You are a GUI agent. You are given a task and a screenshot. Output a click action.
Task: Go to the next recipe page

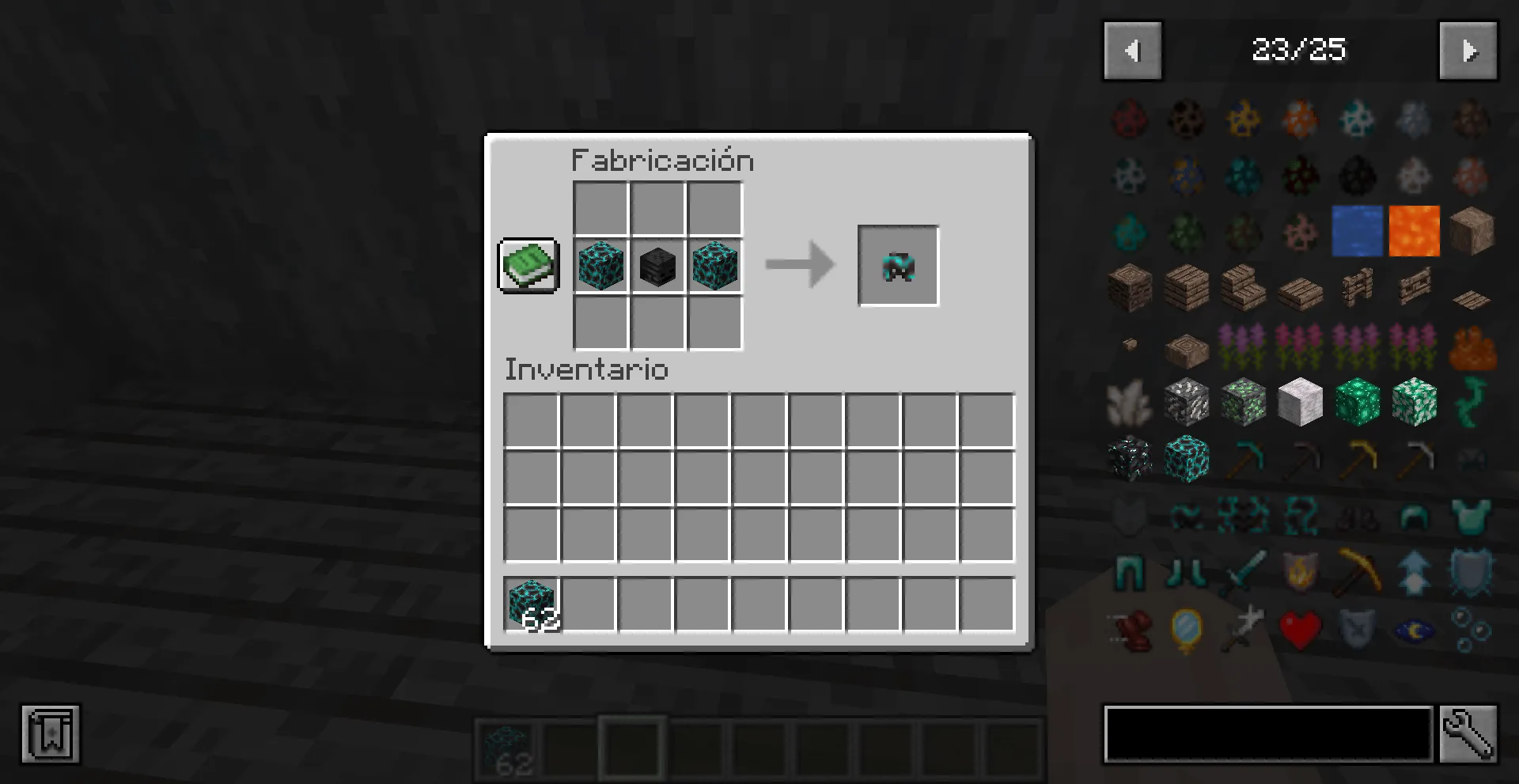pos(1468,51)
